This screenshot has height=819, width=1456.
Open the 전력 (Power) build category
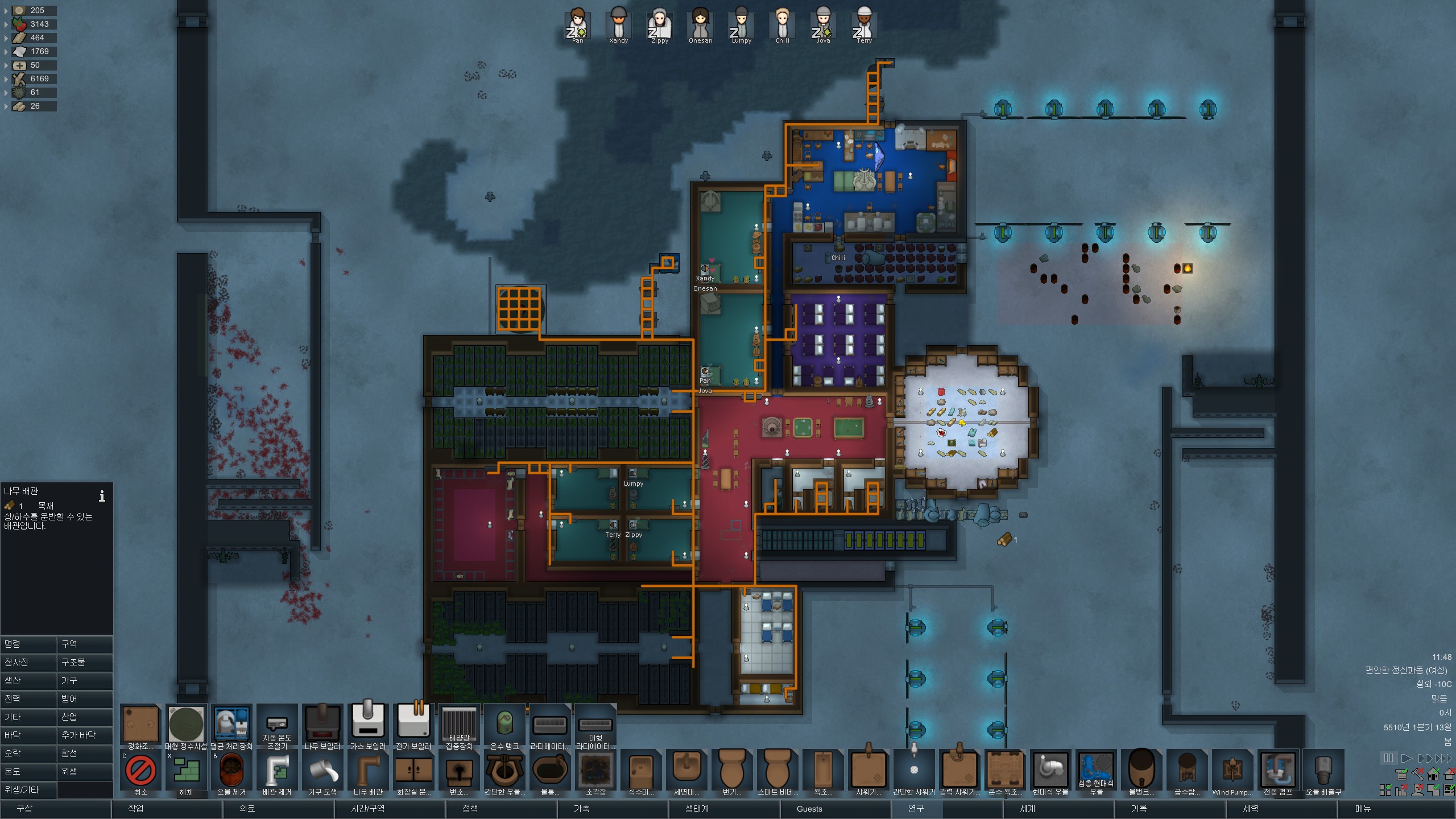coord(28,698)
